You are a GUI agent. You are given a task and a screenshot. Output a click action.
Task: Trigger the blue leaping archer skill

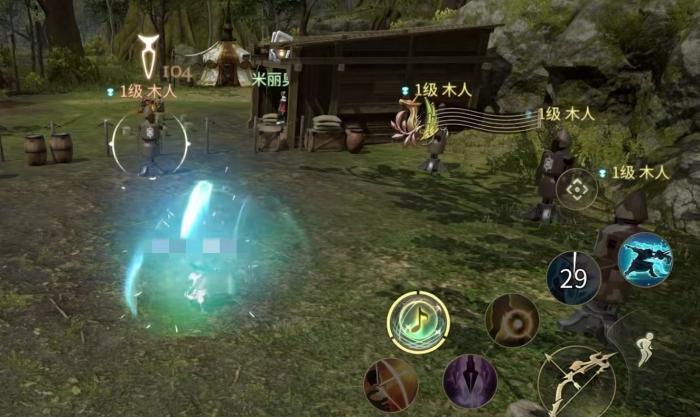pos(644,260)
